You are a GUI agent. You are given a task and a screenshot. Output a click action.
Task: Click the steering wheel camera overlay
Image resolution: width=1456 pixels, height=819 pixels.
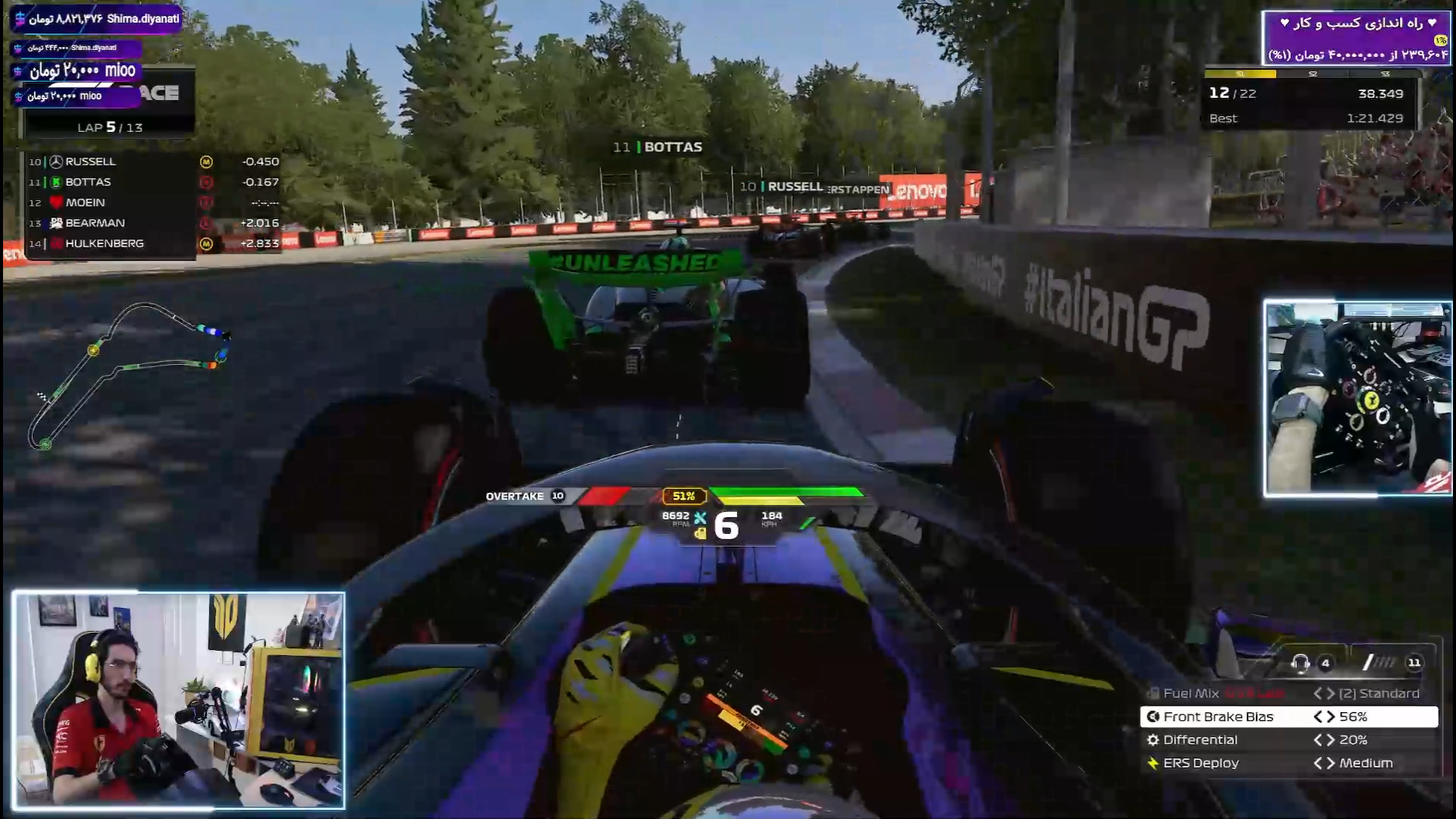tap(1357, 398)
